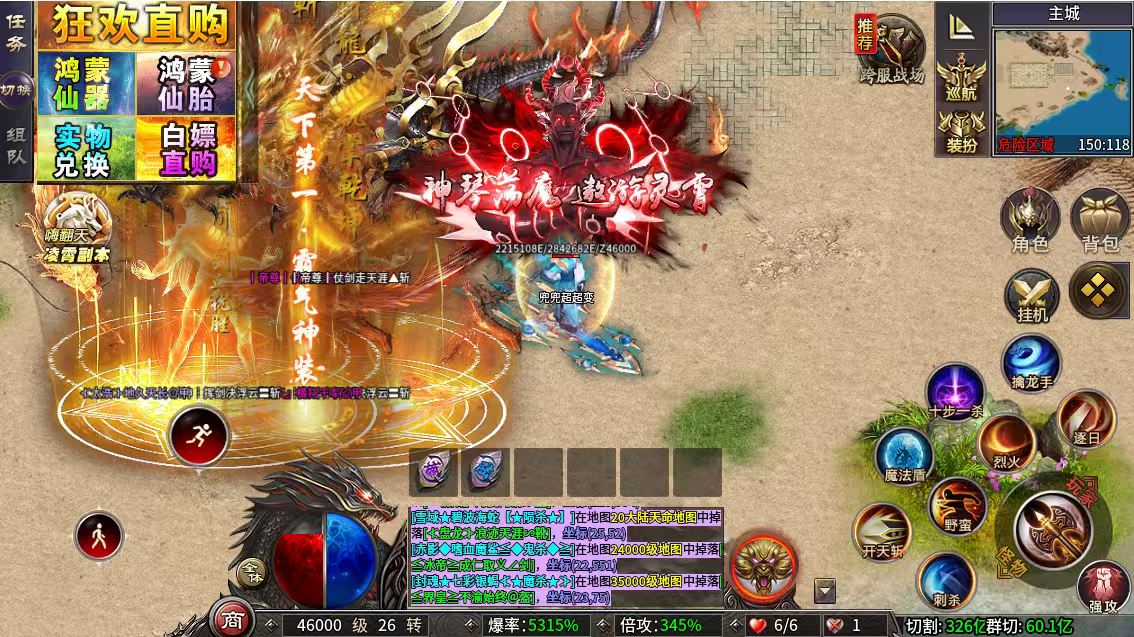1134x637 pixels.
Task: Toggle the red running-man sprint button
Action: point(199,436)
